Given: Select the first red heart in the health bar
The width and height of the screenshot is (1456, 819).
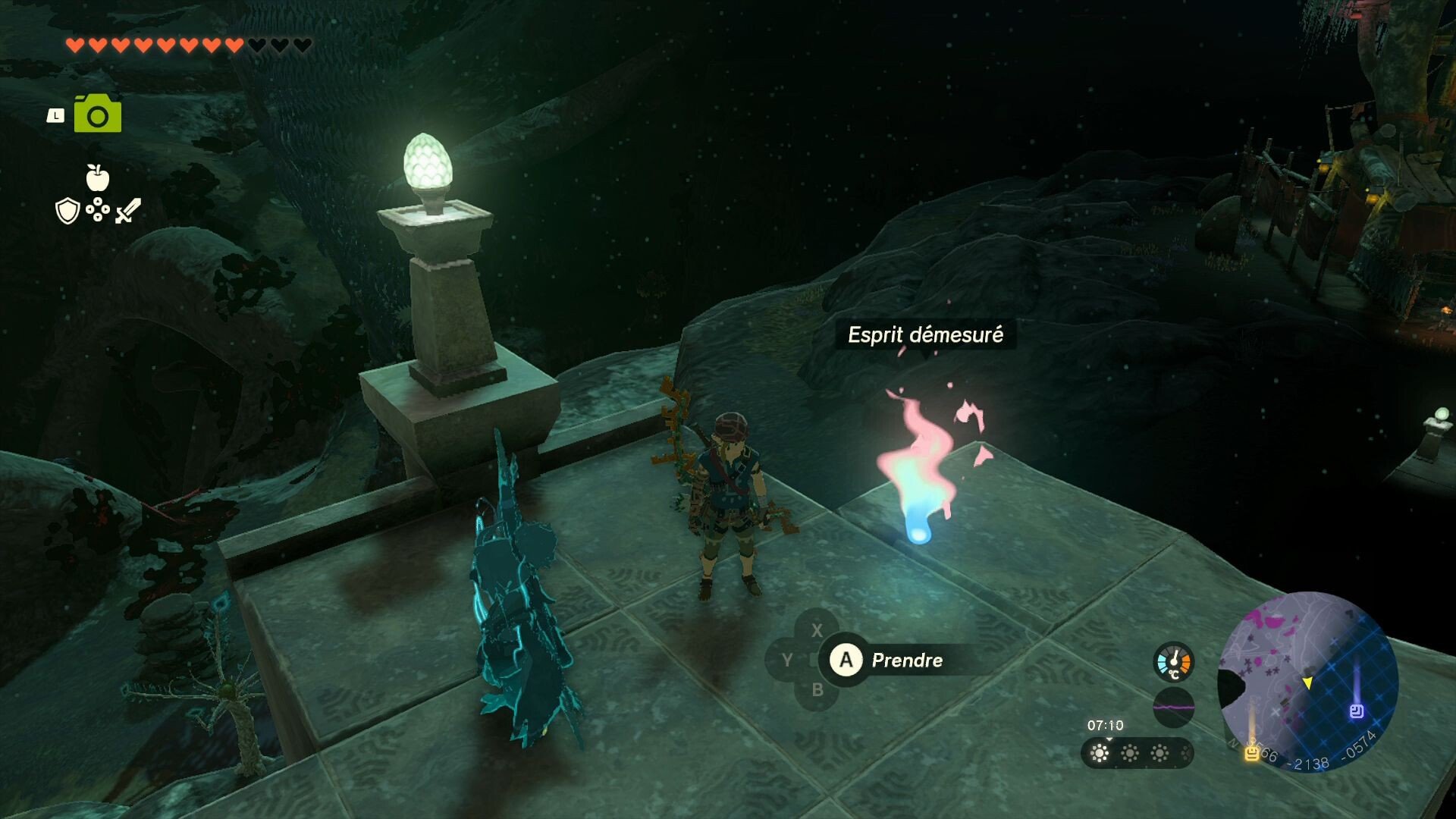Looking at the screenshot, I should [76, 45].
